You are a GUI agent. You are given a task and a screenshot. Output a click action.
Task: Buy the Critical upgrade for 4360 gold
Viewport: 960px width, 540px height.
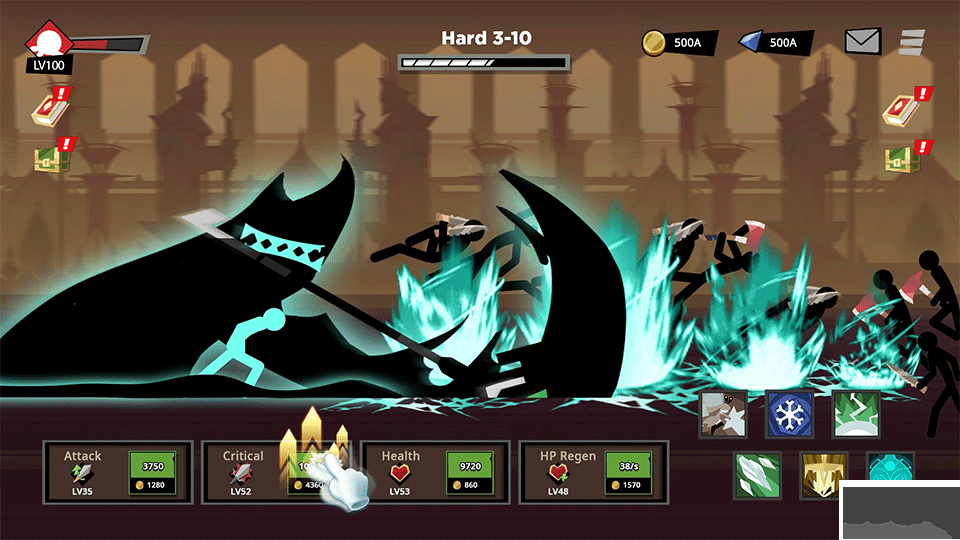pyautogui.click(x=312, y=474)
